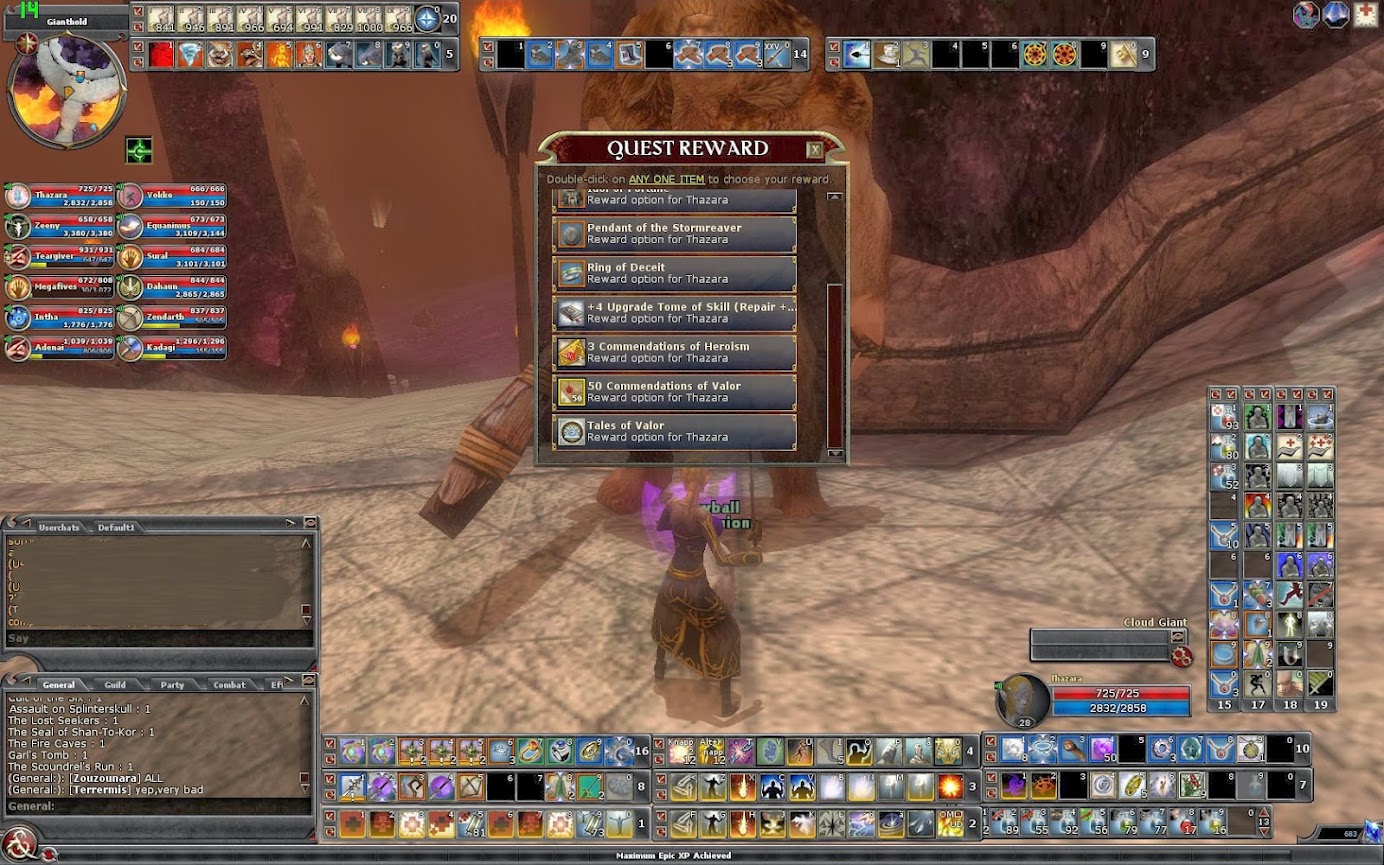
Task: Select 50 Commendations of Valor reward
Action: pos(674,392)
